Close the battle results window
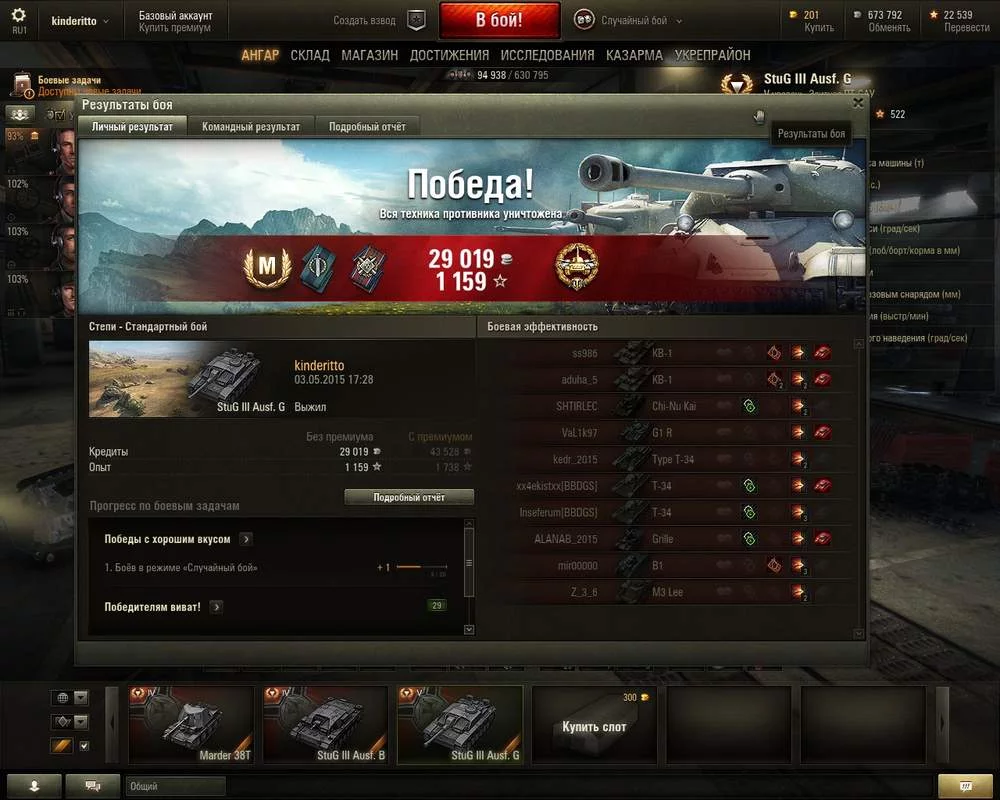Image resolution: width=1000 pixels, height=800 pixels. [x=858, y=102]
